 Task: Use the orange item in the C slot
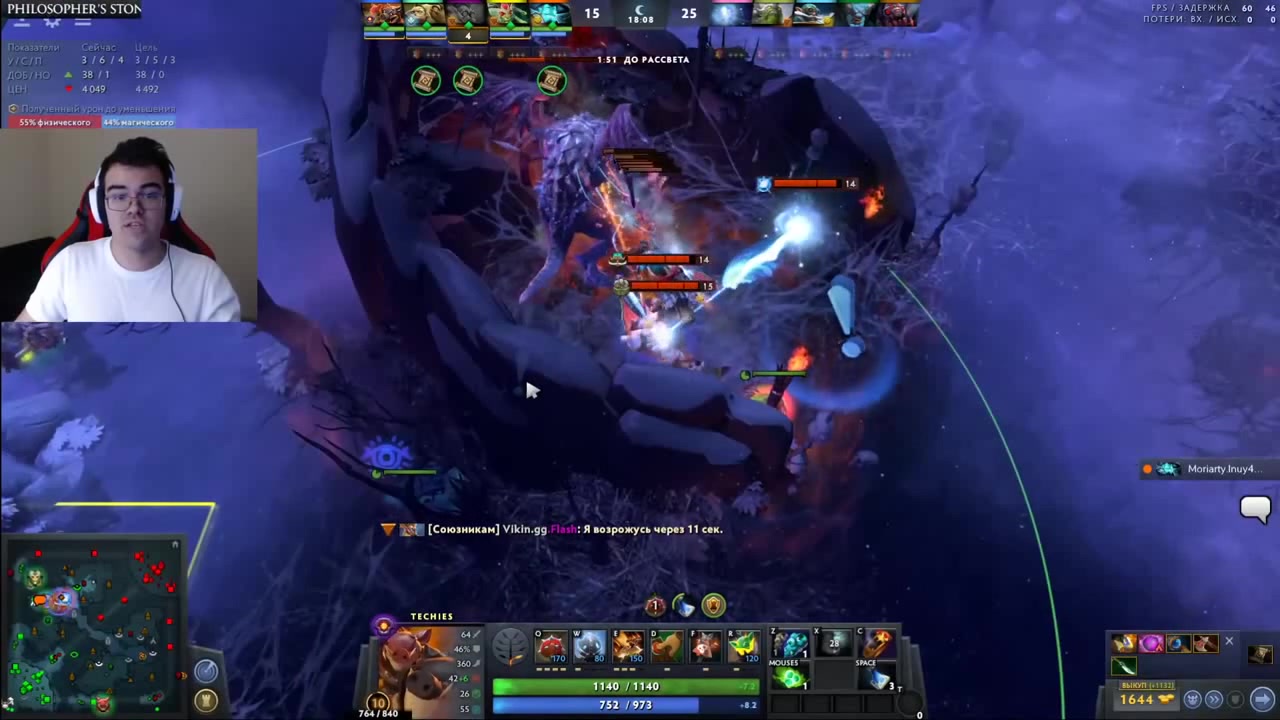877,644
